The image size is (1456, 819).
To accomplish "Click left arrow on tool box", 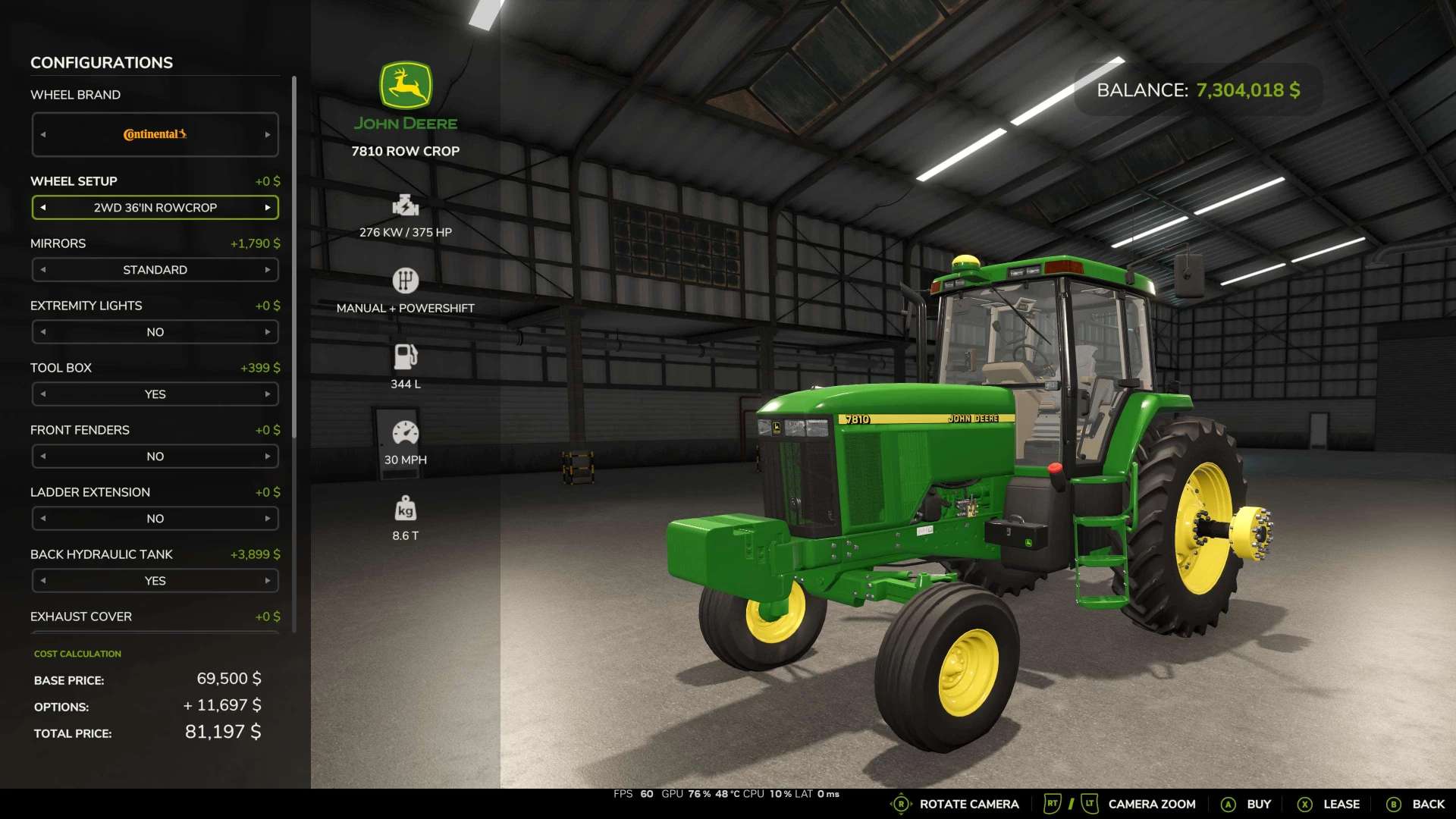I will click(x=43, y=394).
